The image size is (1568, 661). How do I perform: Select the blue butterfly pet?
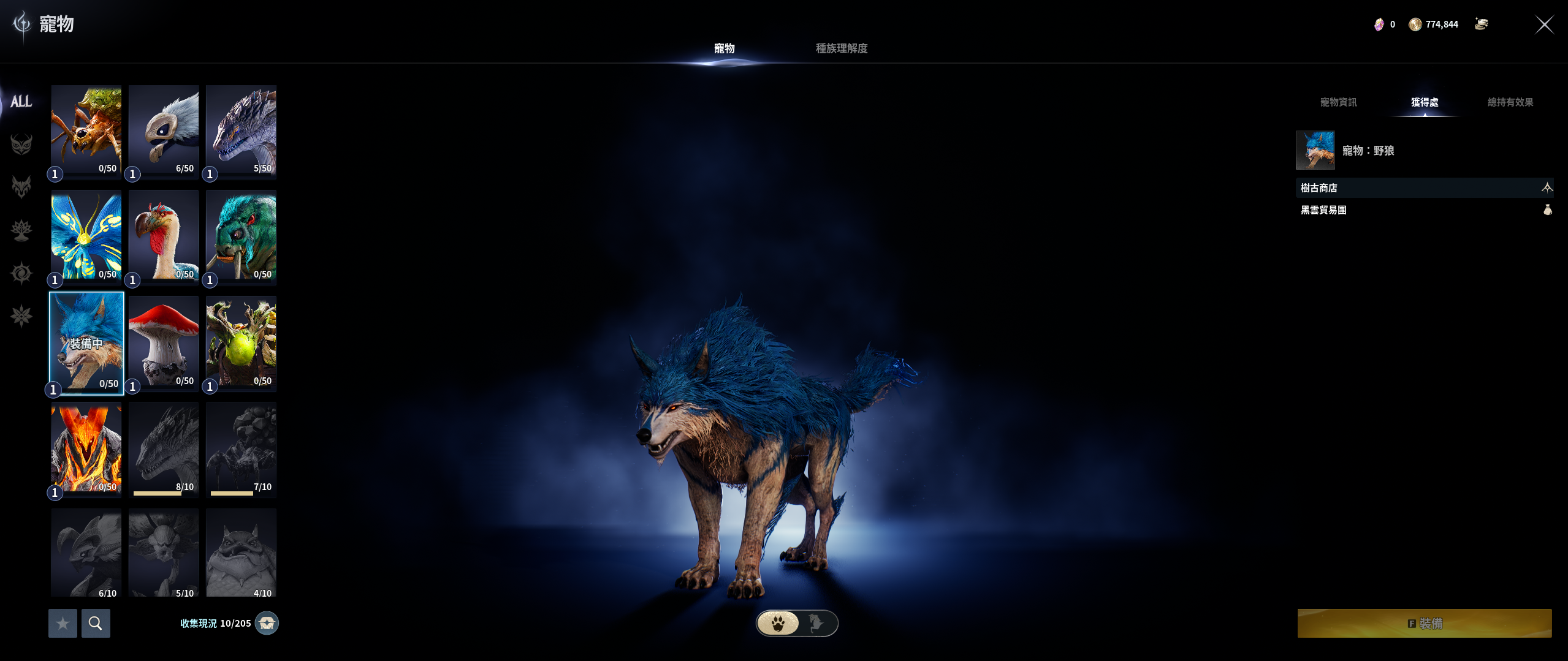tap(86, 236)
